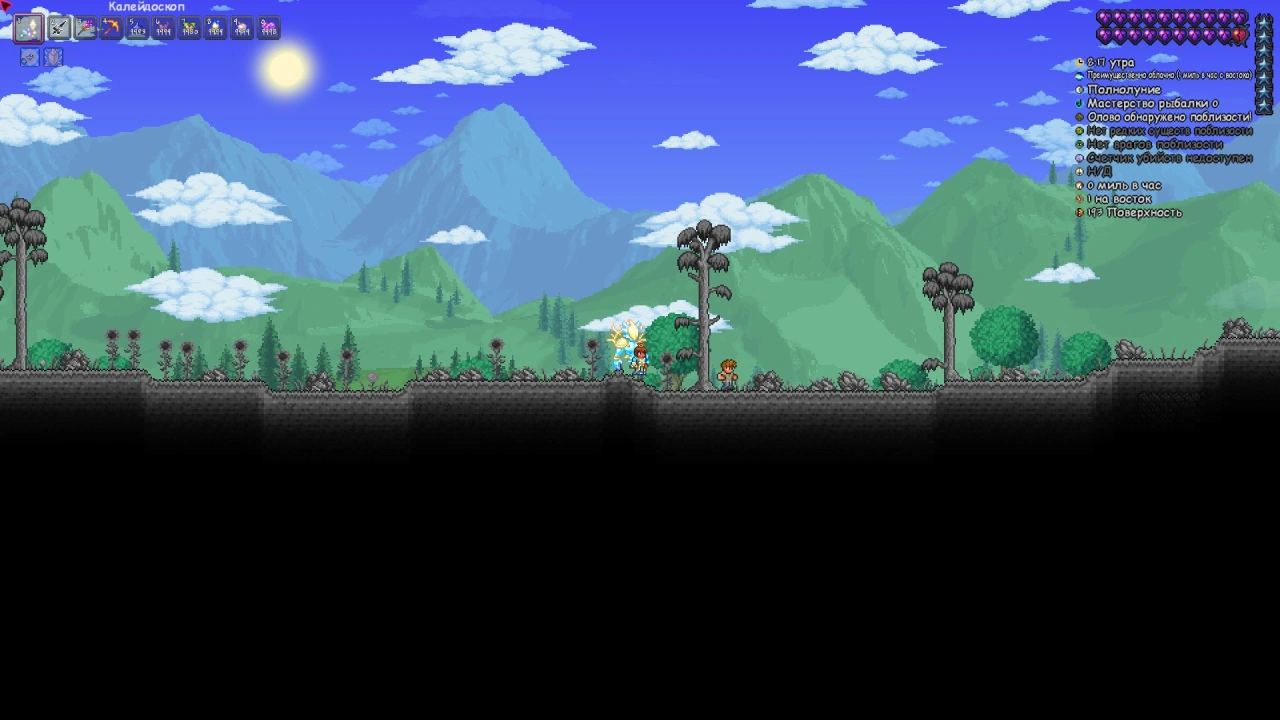1280x720 pixels.
Task: Click the shield-shaped buff icon
Action: [x=53, y=58]
